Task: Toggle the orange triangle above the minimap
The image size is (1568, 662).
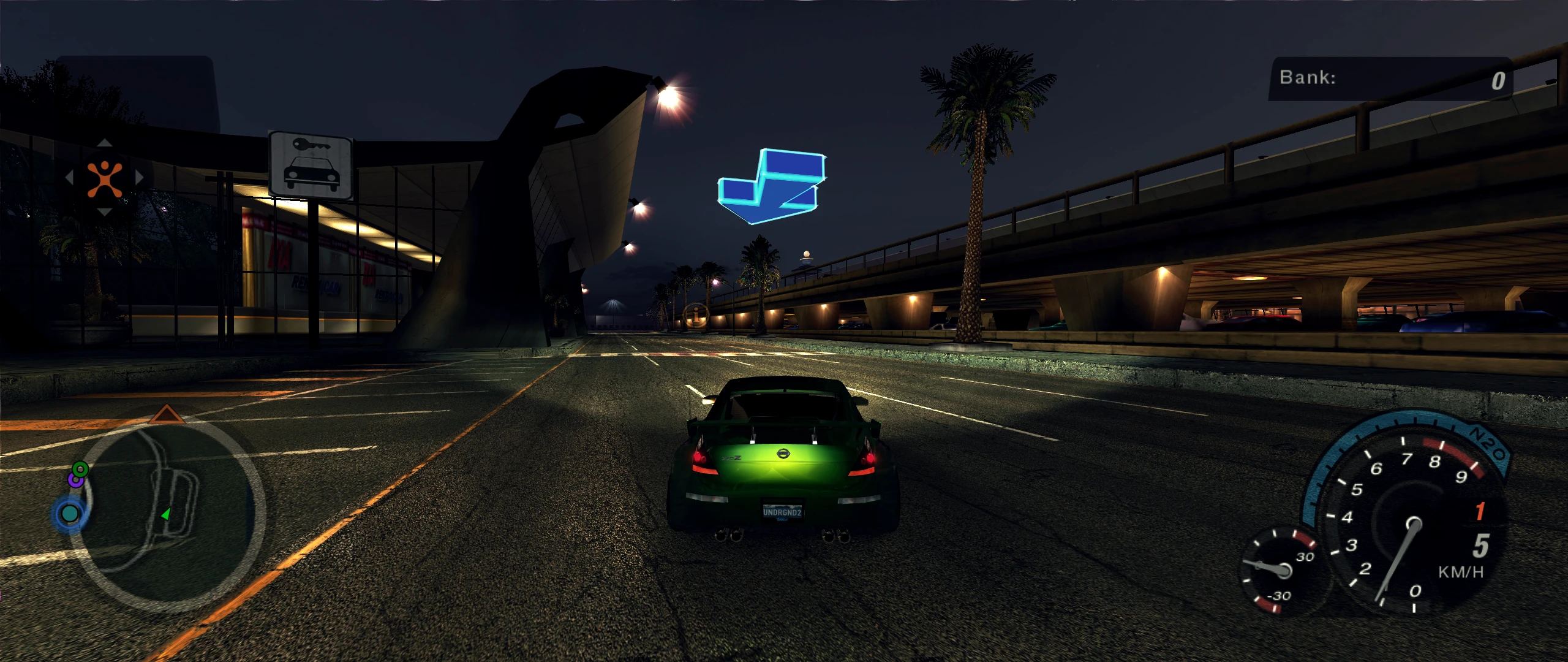Action: tap(167, 415)
